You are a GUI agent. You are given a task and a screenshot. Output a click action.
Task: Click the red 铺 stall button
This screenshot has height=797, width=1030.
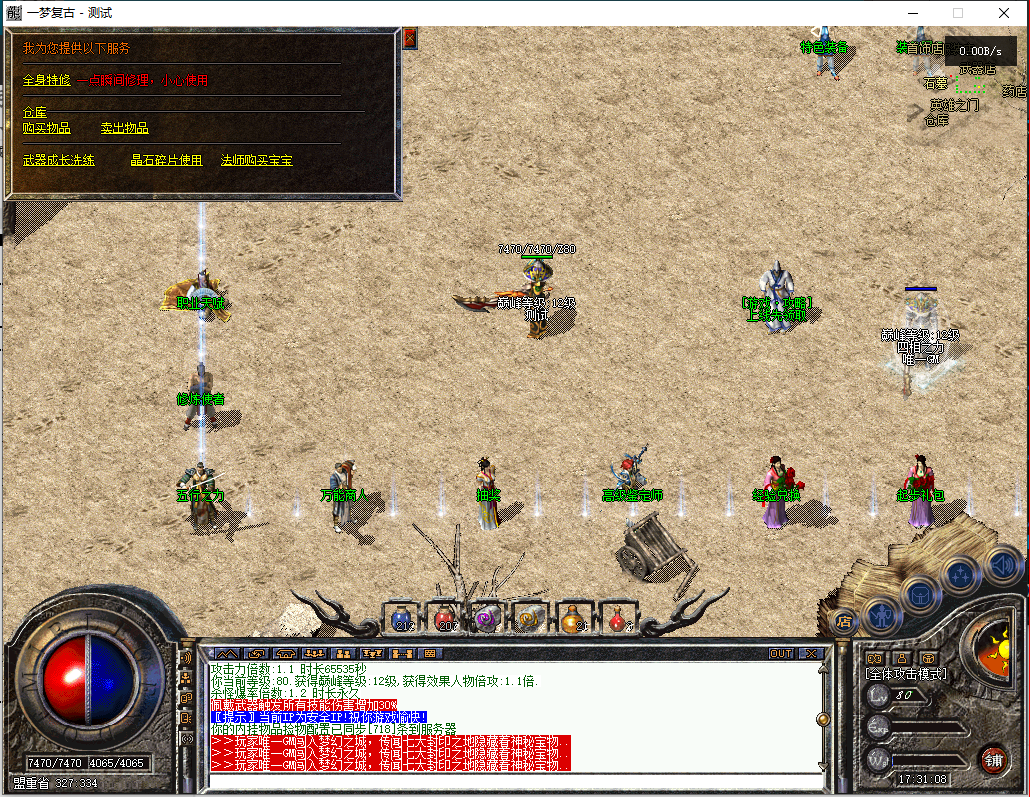(992, 758)
